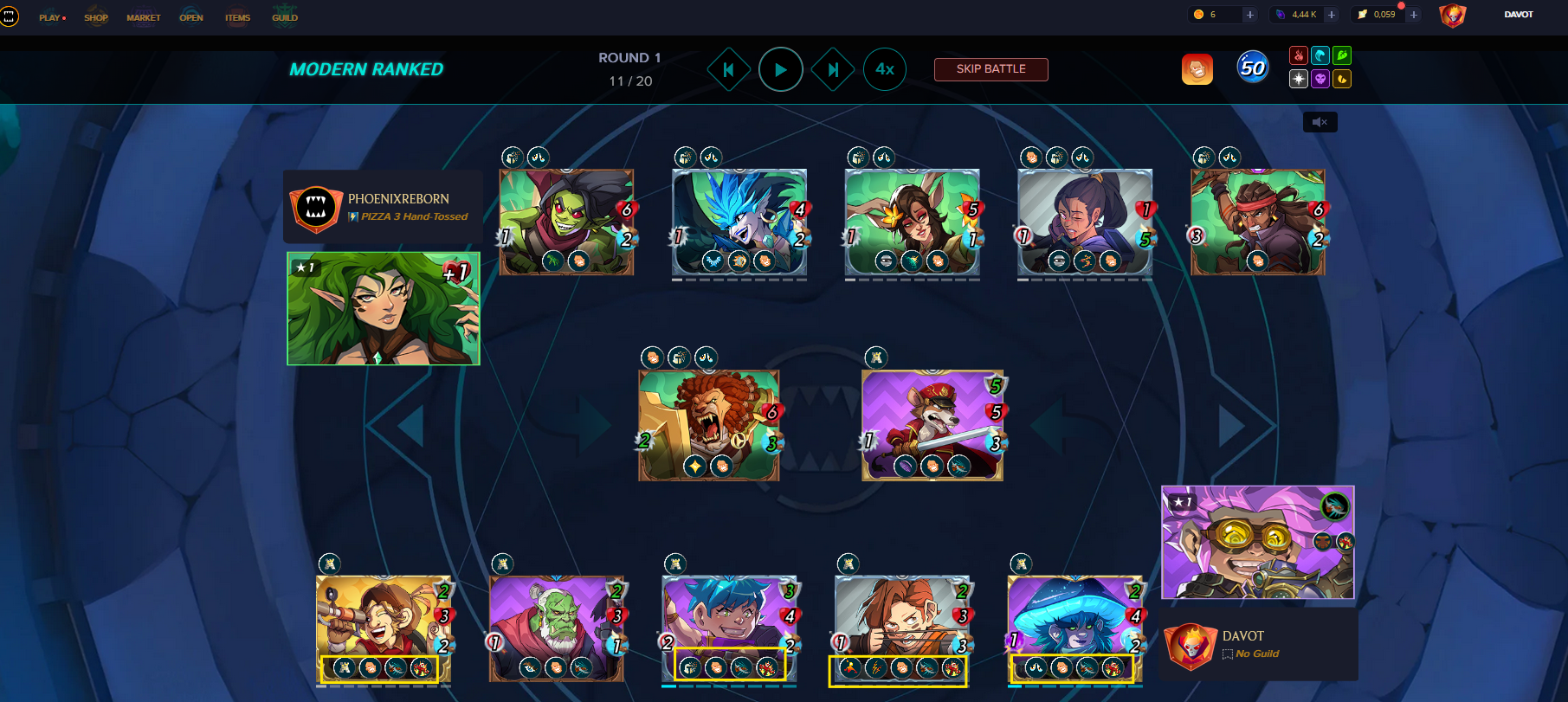
Task: Mute the battle sound
Action: (x=1320, y=122)
